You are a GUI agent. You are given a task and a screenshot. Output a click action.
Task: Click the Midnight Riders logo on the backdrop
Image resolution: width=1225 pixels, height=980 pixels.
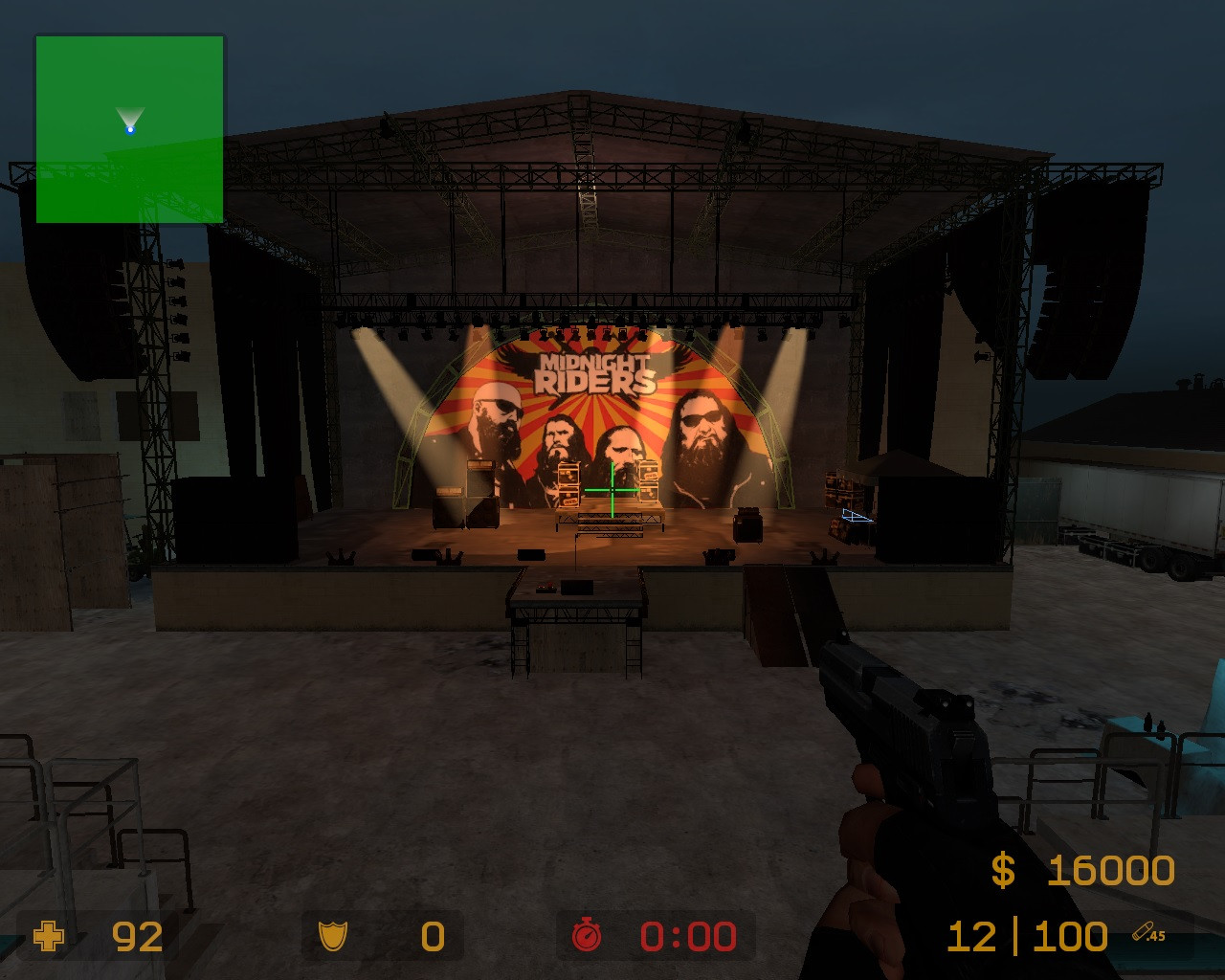pyautogui.click(x=594, y=372)
